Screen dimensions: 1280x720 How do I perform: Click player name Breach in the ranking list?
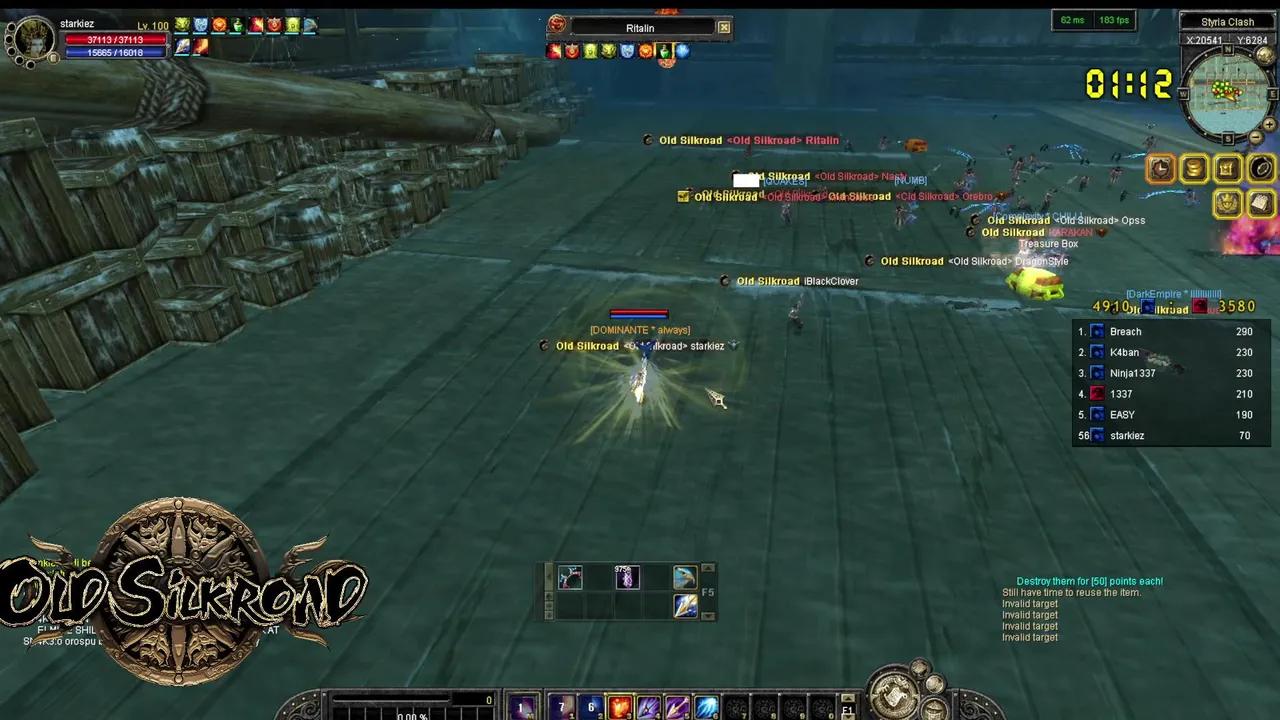click(x=1126, y=331)
